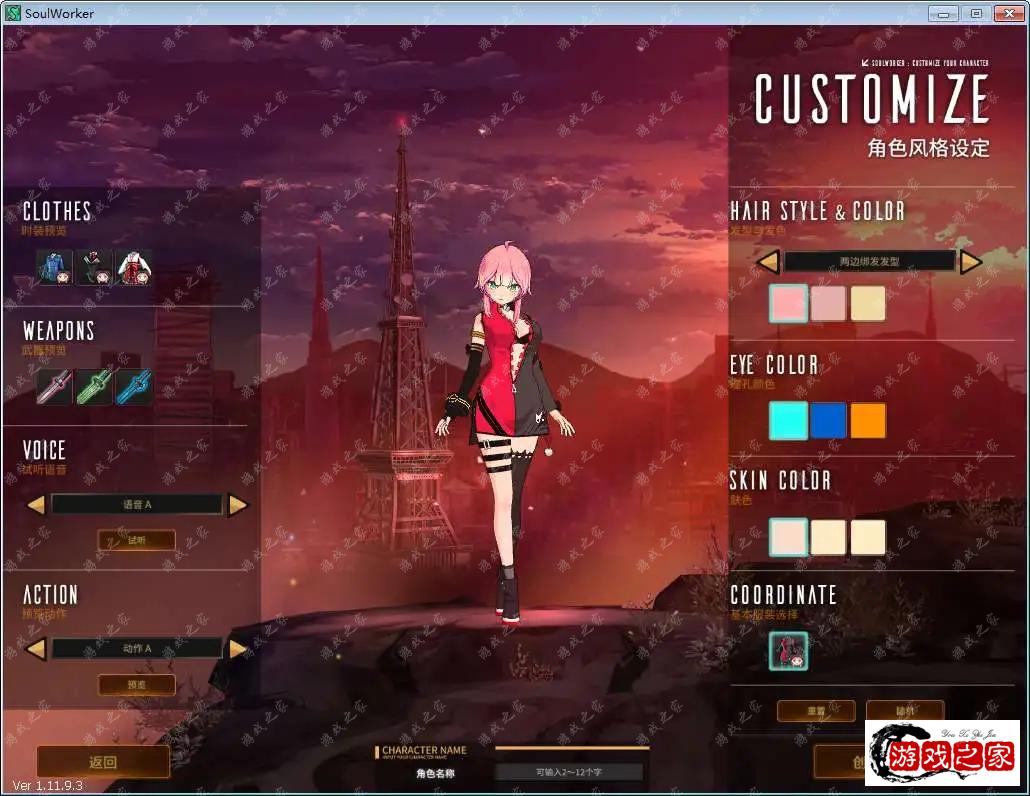Choose the orange eye color
Viewport: 1030px width, 796px height.
click(868, 421)
